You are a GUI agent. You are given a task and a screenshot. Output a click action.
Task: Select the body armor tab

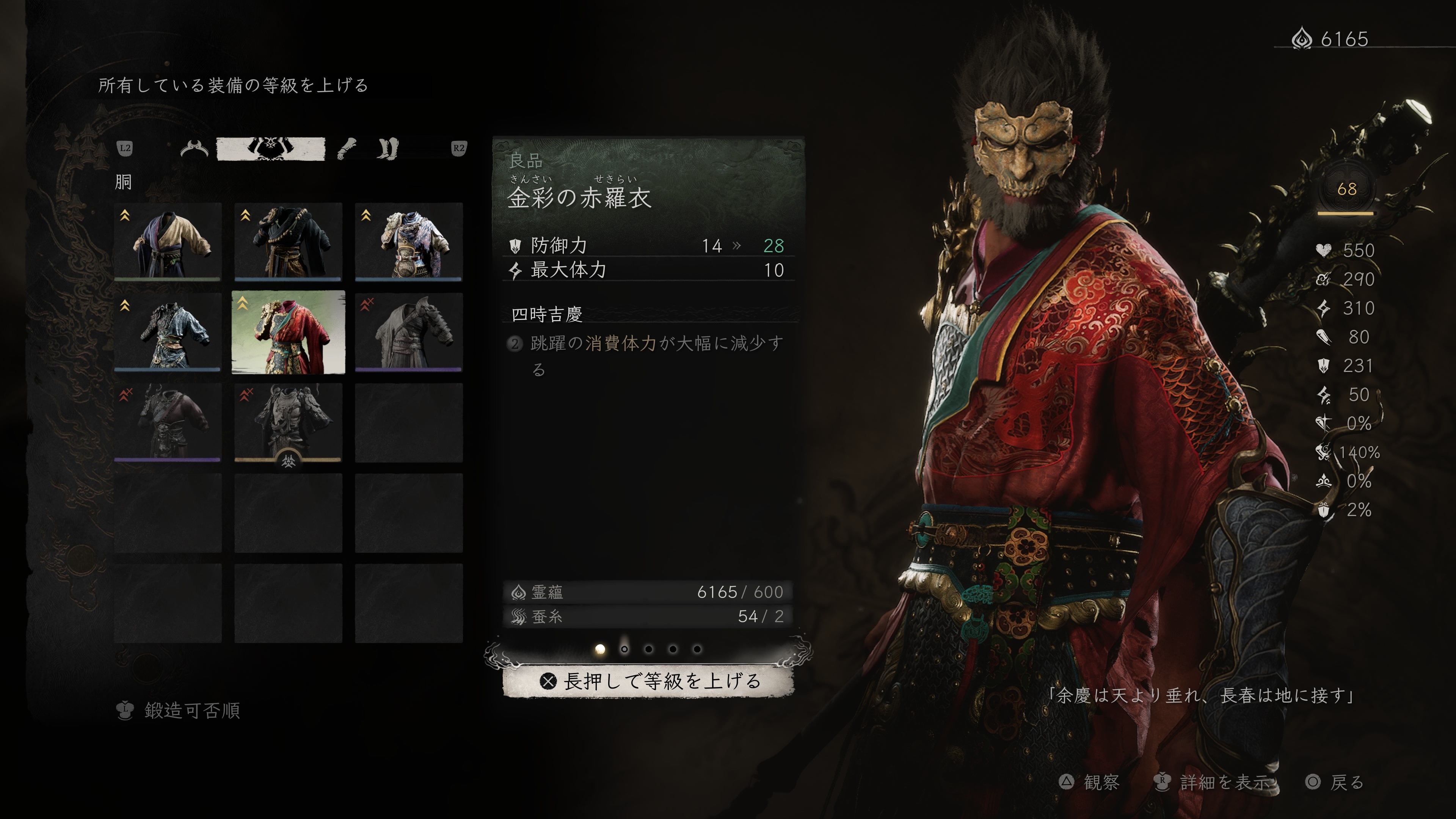(x=271, y=149)
